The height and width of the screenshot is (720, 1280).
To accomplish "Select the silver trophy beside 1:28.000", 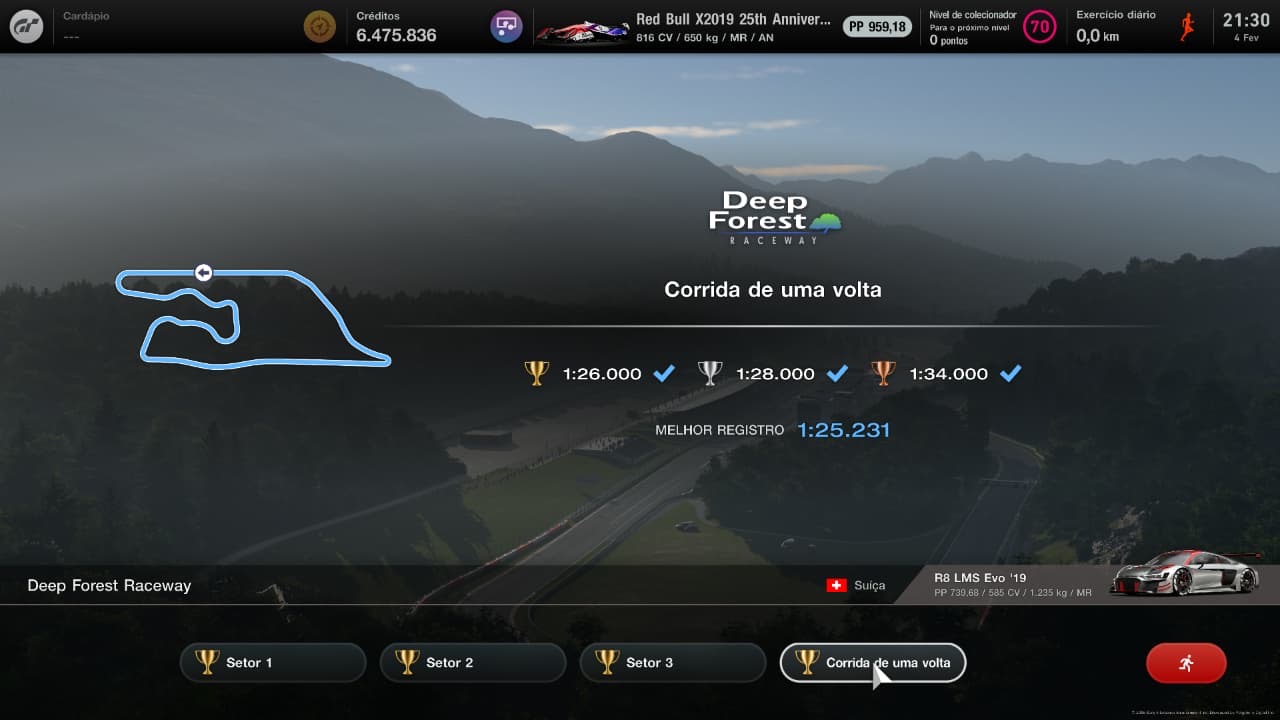I will (x=710, y=373).
